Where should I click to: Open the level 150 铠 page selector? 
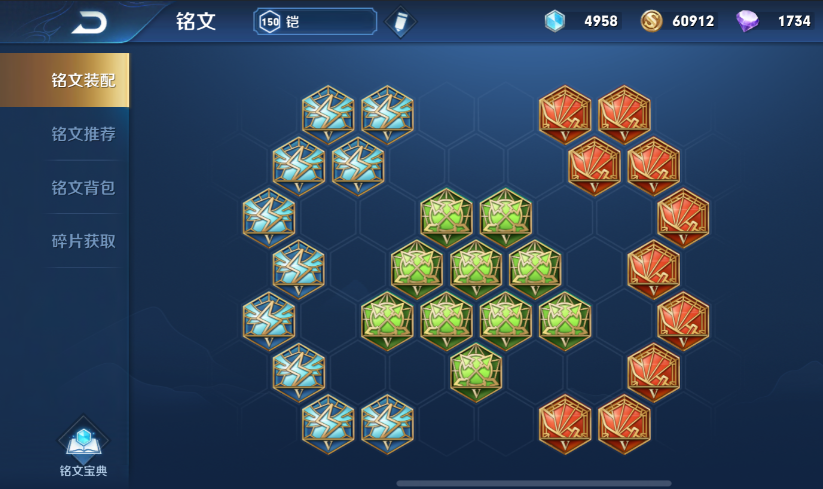pyautogui.click(x=315, y=21)
